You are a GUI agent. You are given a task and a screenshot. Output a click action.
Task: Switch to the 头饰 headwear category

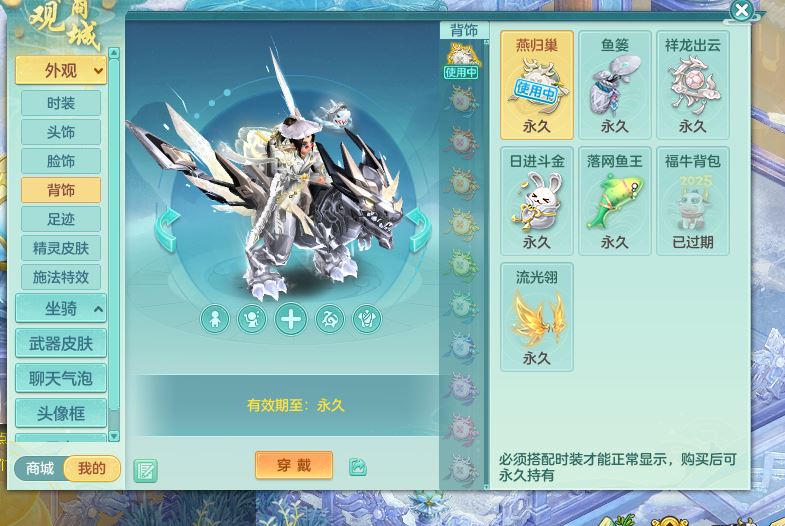click(x=61, y=132)
